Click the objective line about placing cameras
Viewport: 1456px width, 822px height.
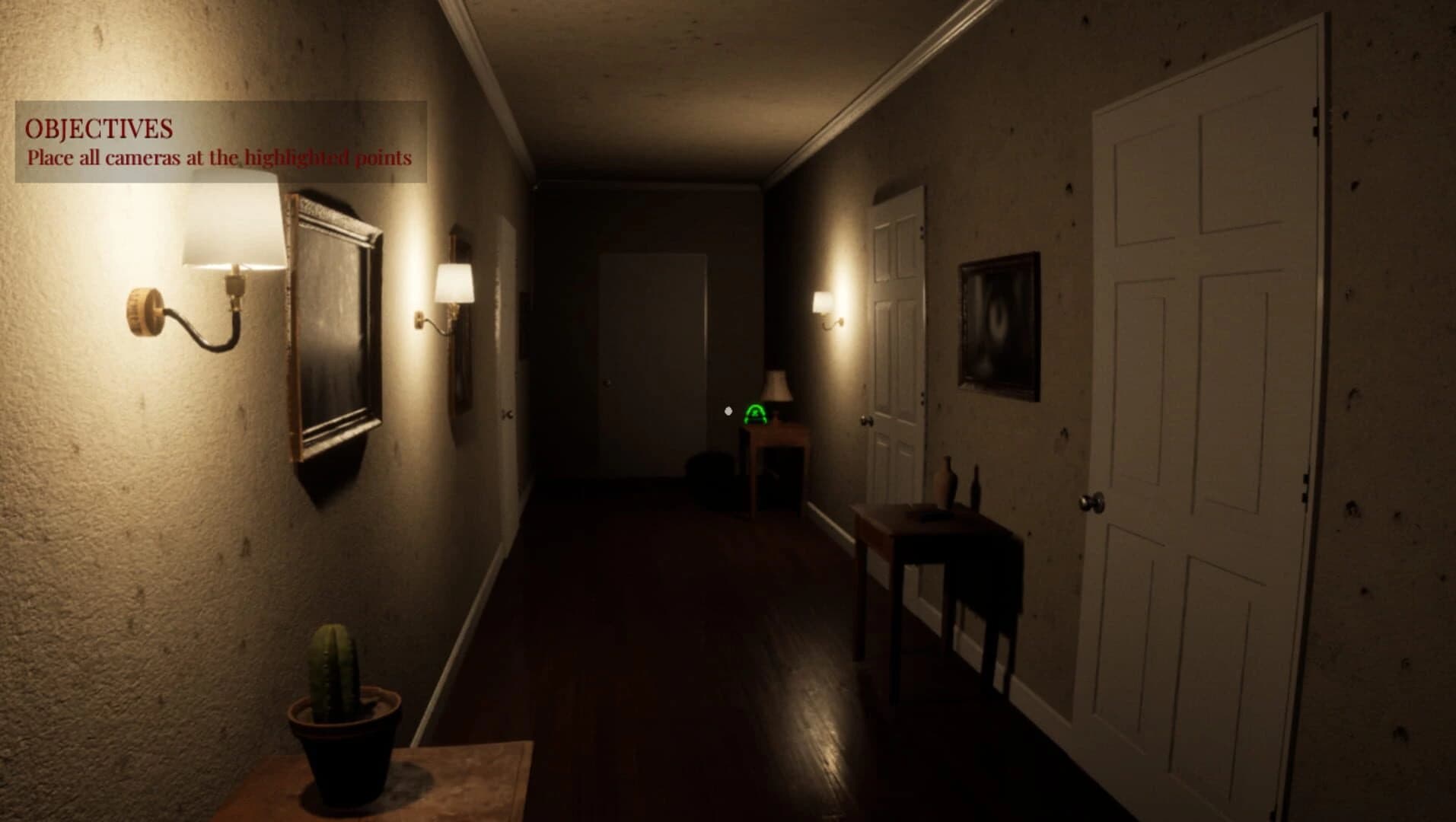tap(218, 159)
